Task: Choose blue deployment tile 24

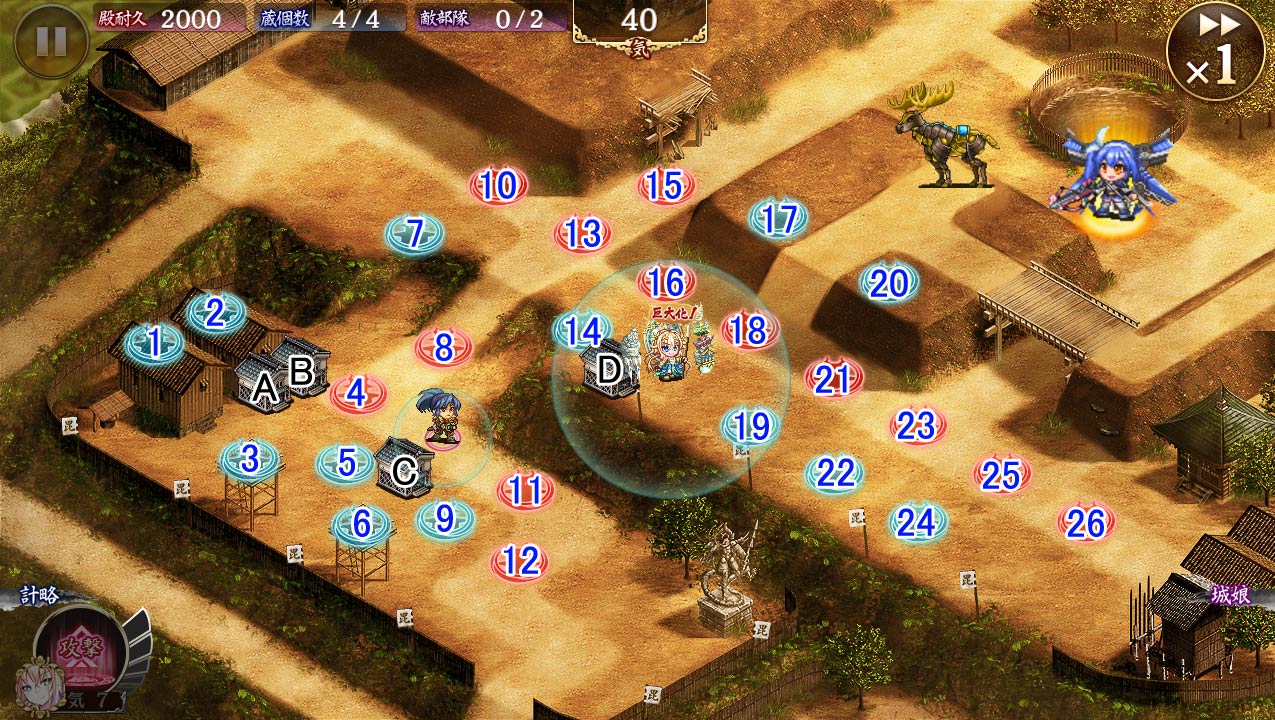Action: [916, 522]
